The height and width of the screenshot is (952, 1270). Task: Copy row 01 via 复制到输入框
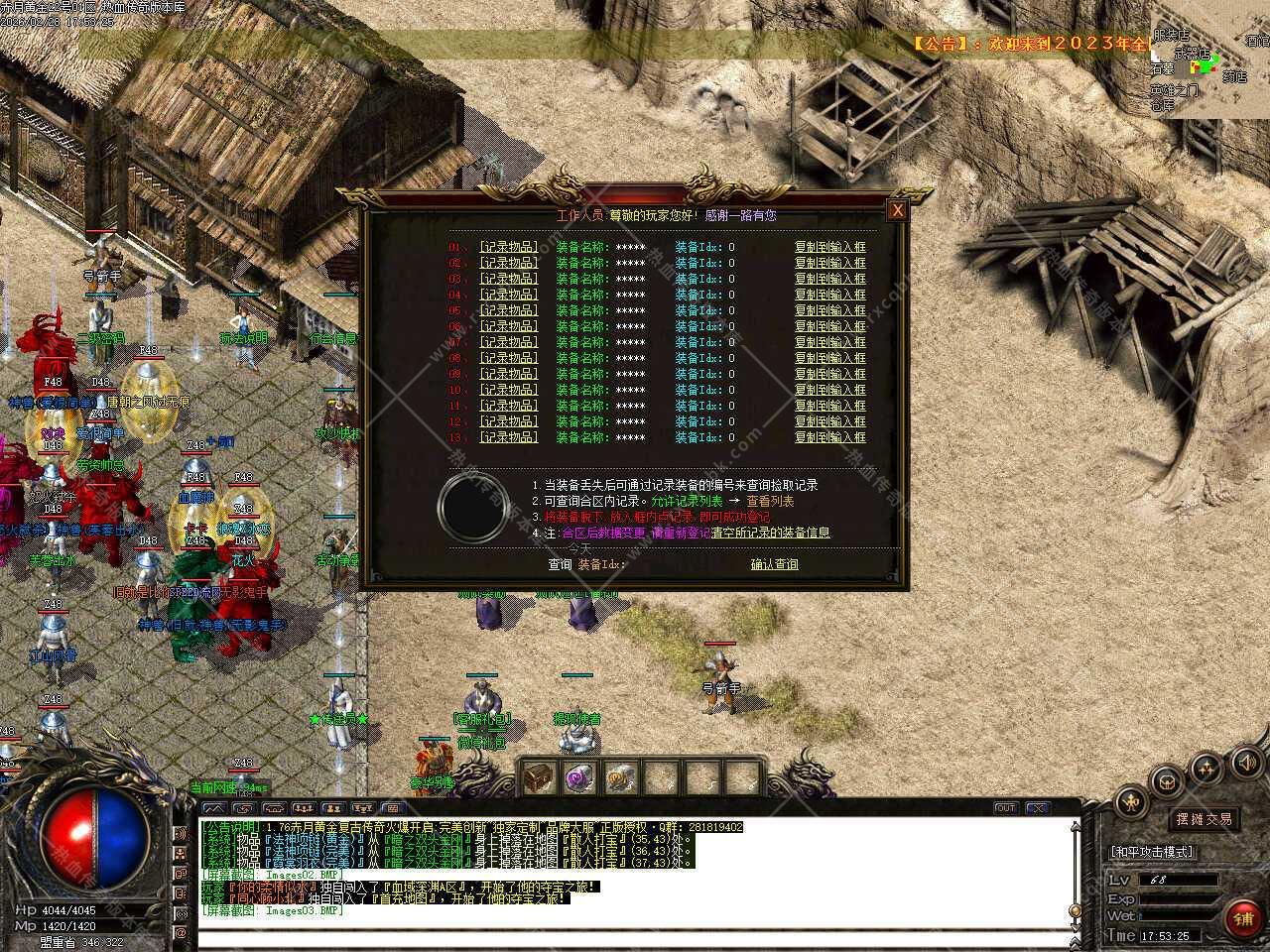click(829, 247)
